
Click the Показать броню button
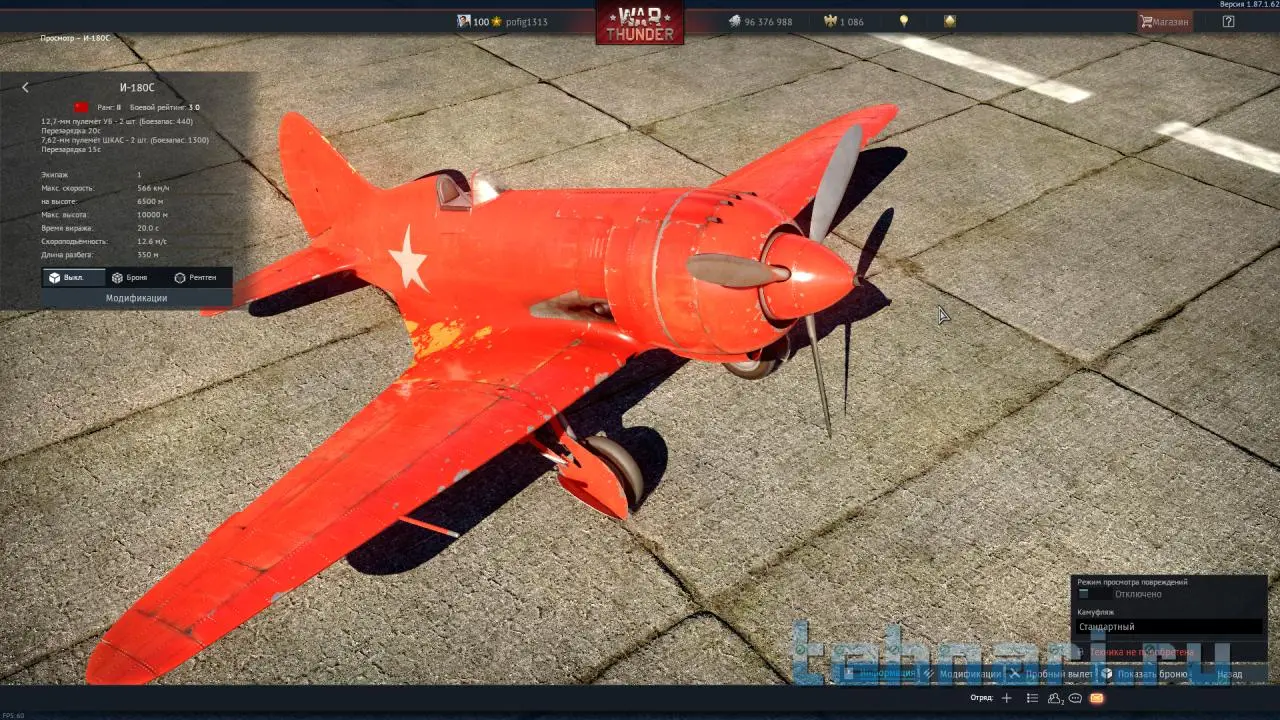[x=1145, y=674]
